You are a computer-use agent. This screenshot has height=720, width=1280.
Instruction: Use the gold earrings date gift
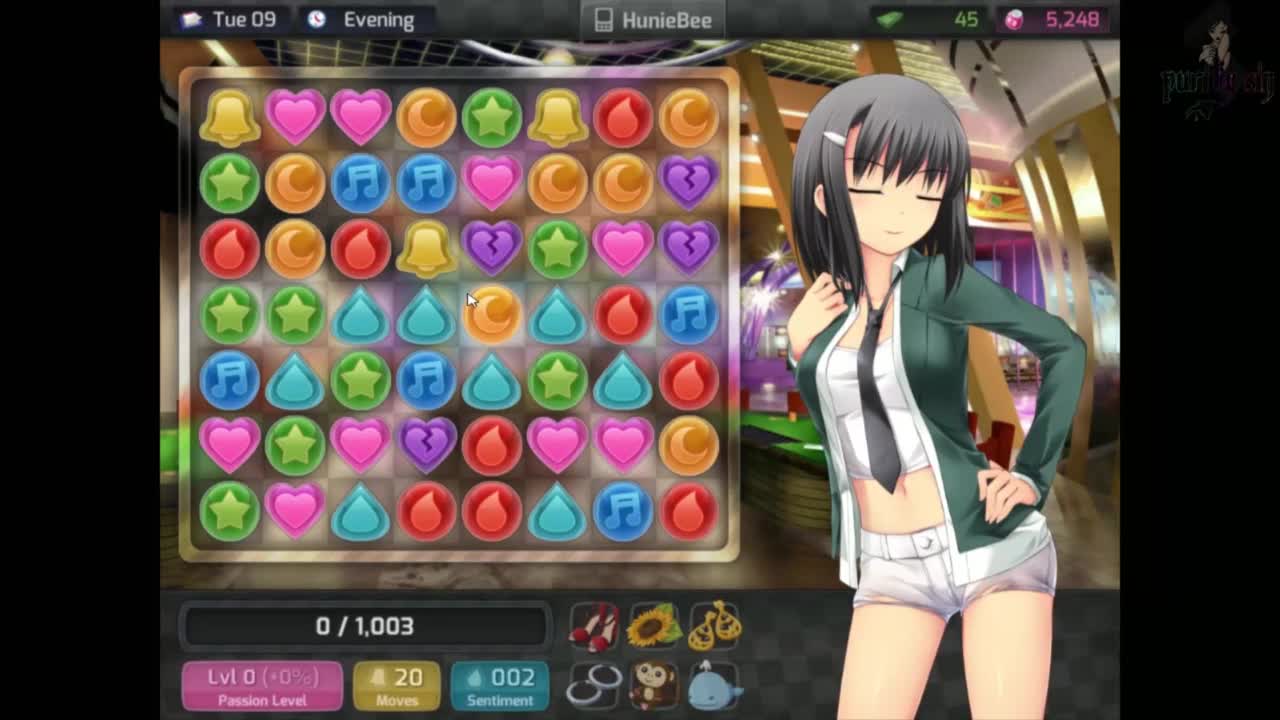(714, 625)
